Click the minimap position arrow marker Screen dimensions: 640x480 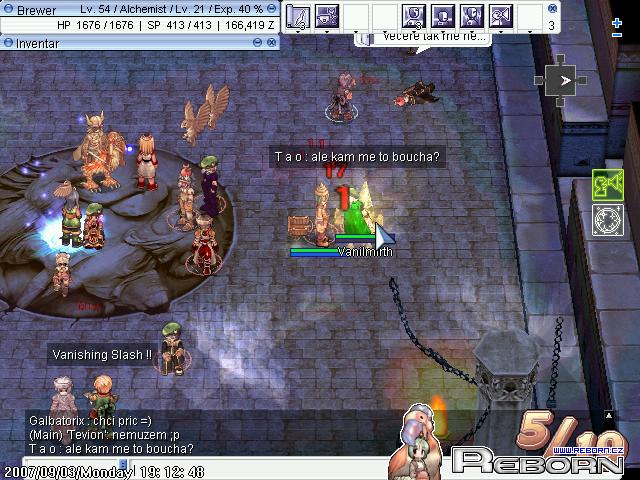coord(567,81)
